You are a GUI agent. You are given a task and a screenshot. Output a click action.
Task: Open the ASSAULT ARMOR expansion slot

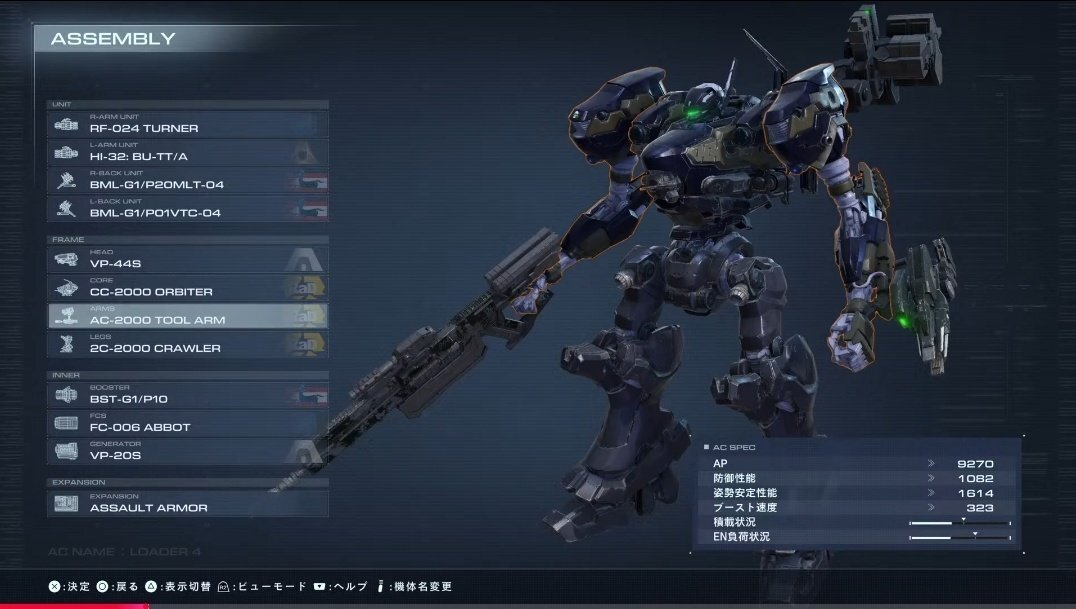click(x=188, y=503)
